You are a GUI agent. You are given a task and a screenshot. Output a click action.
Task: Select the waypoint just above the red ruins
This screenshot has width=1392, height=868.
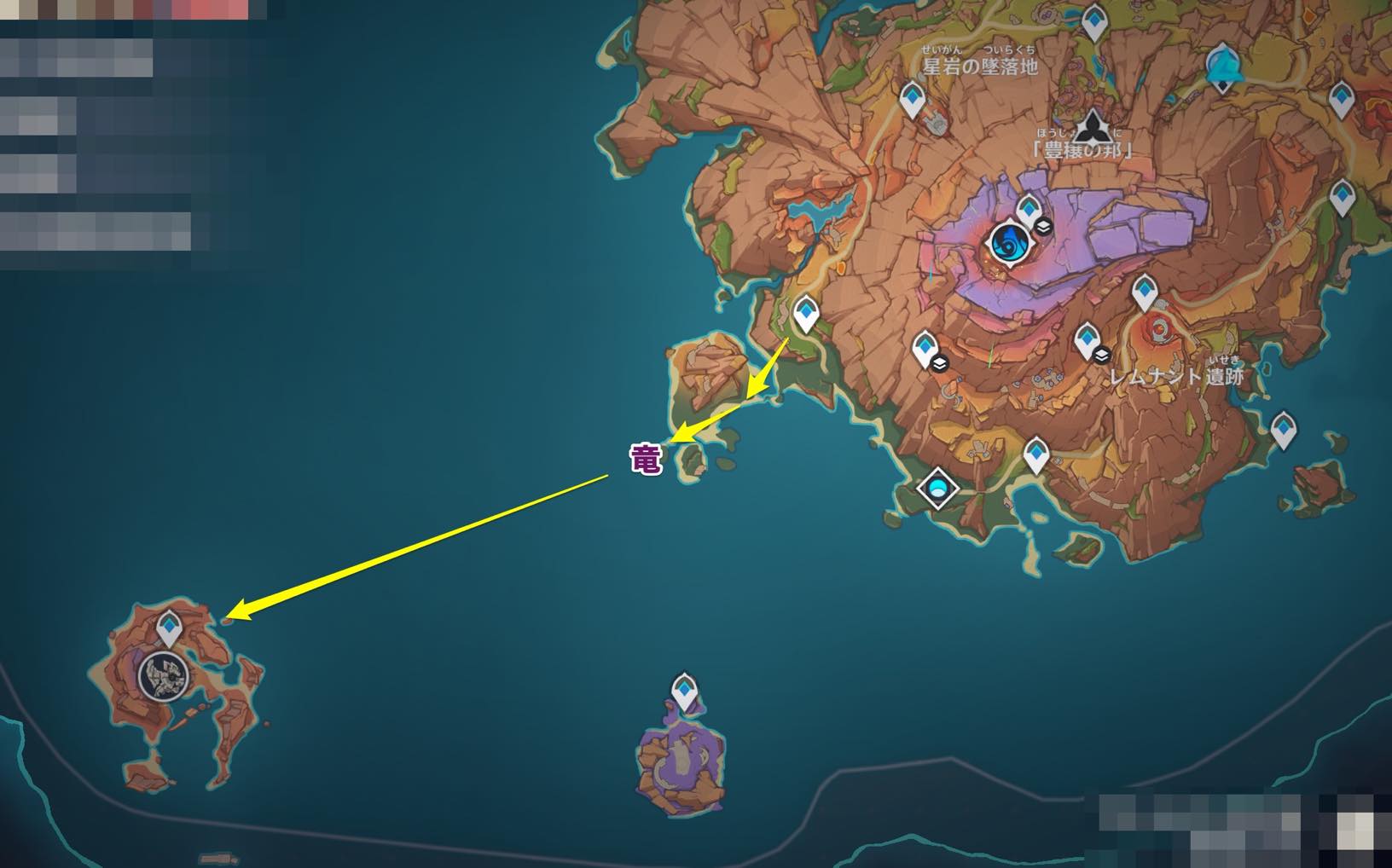[1145, 292]
